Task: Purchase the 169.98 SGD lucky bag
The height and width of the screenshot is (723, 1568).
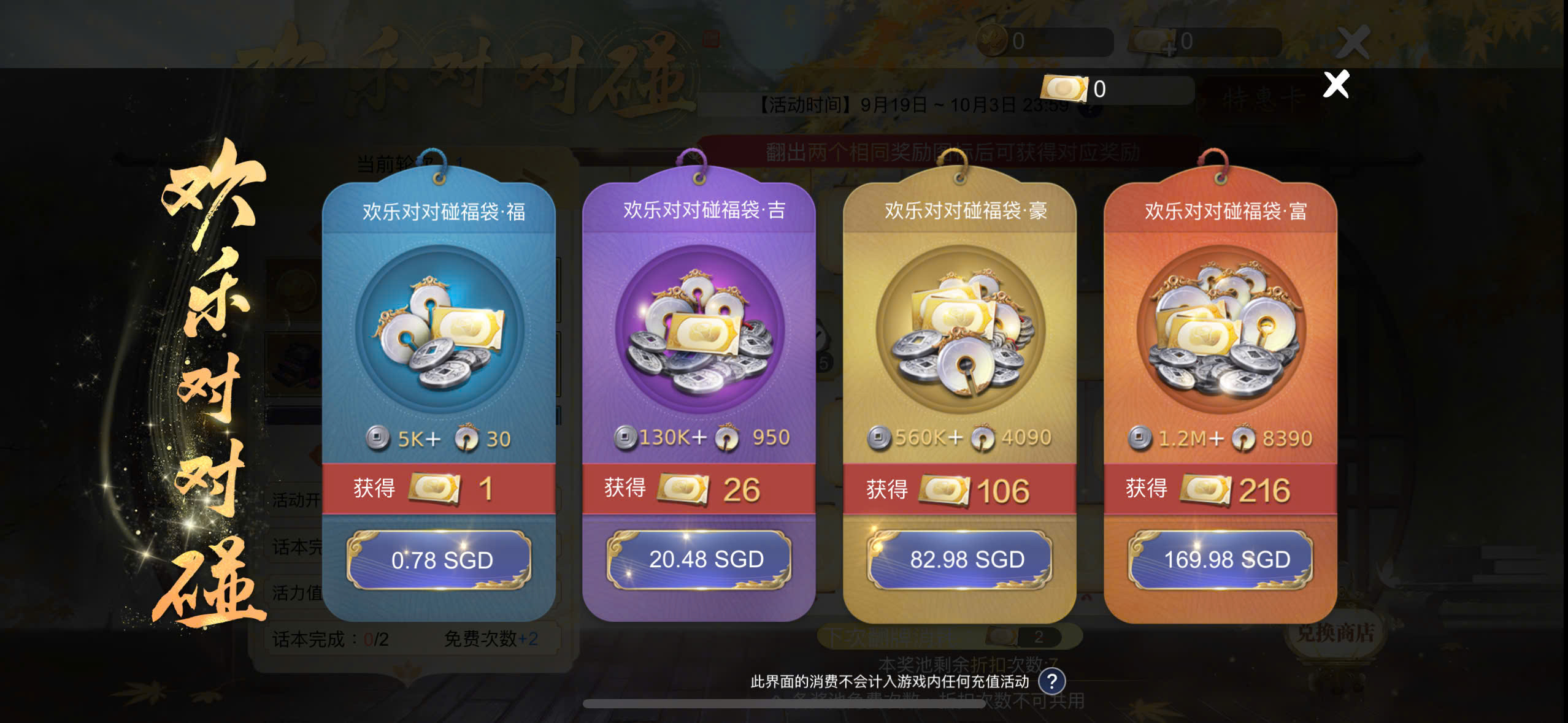Action: [x=1221, y=559]
